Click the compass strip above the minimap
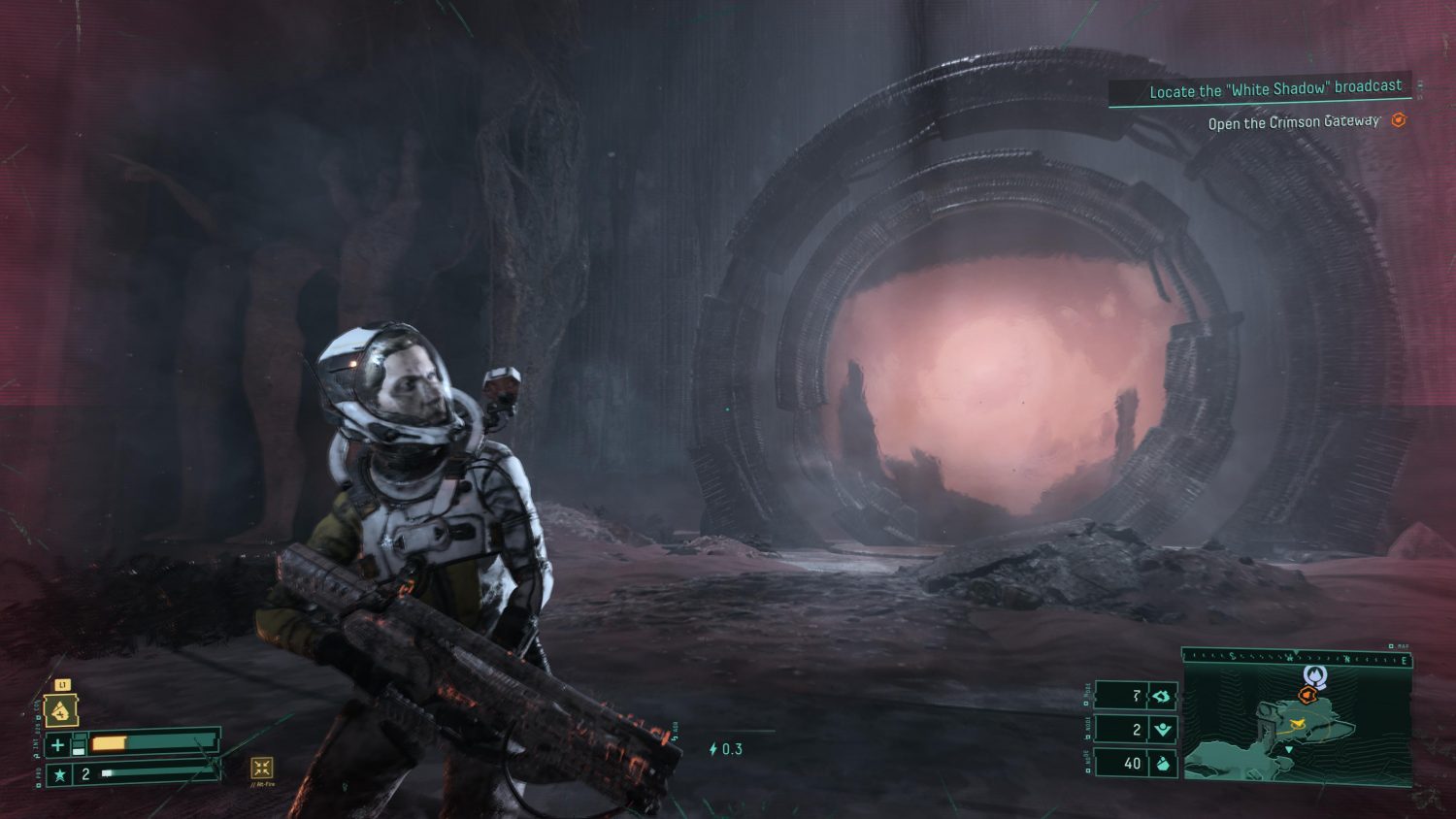 point(1296,658)
